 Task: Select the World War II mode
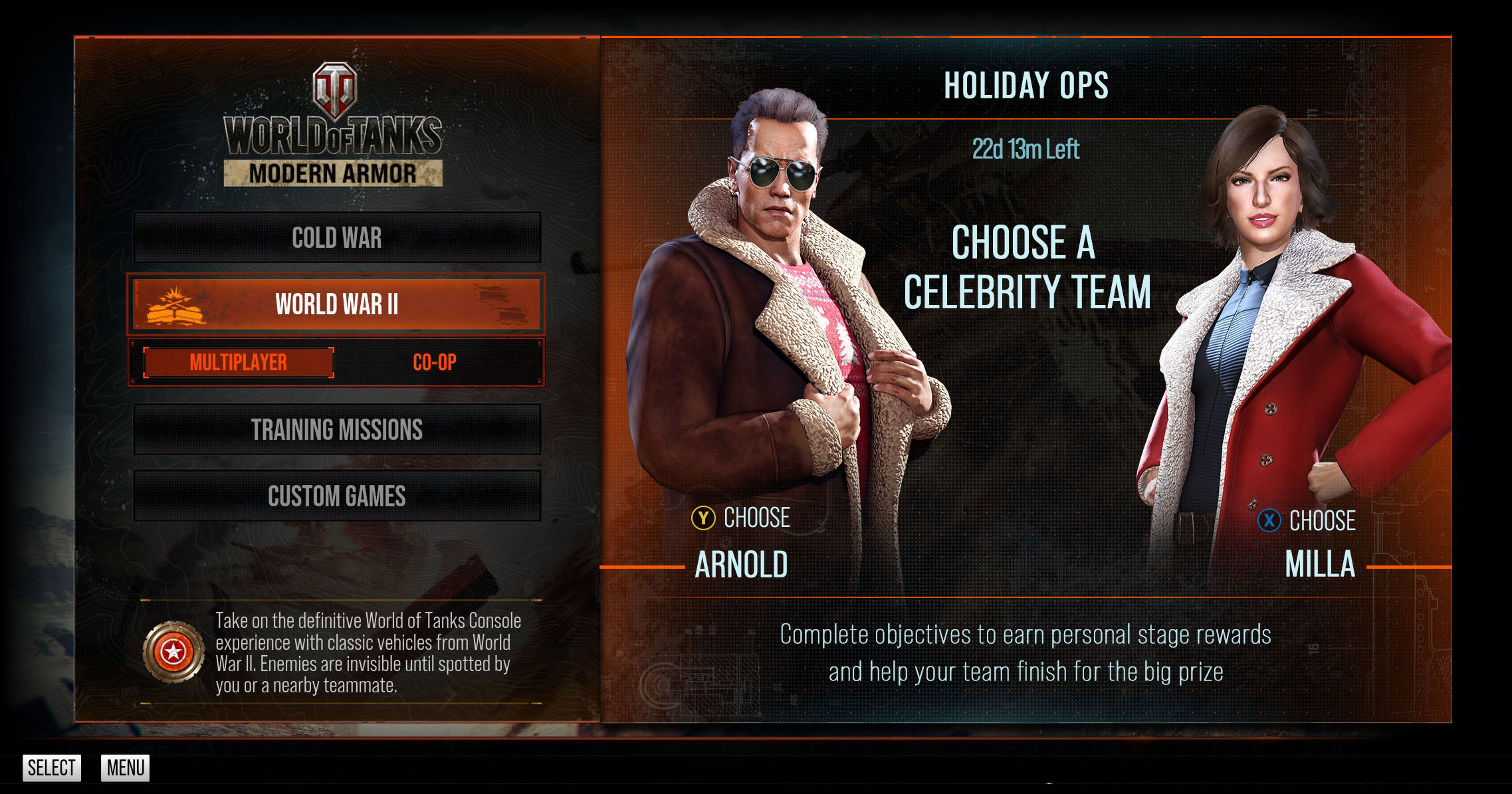point(337,304)
